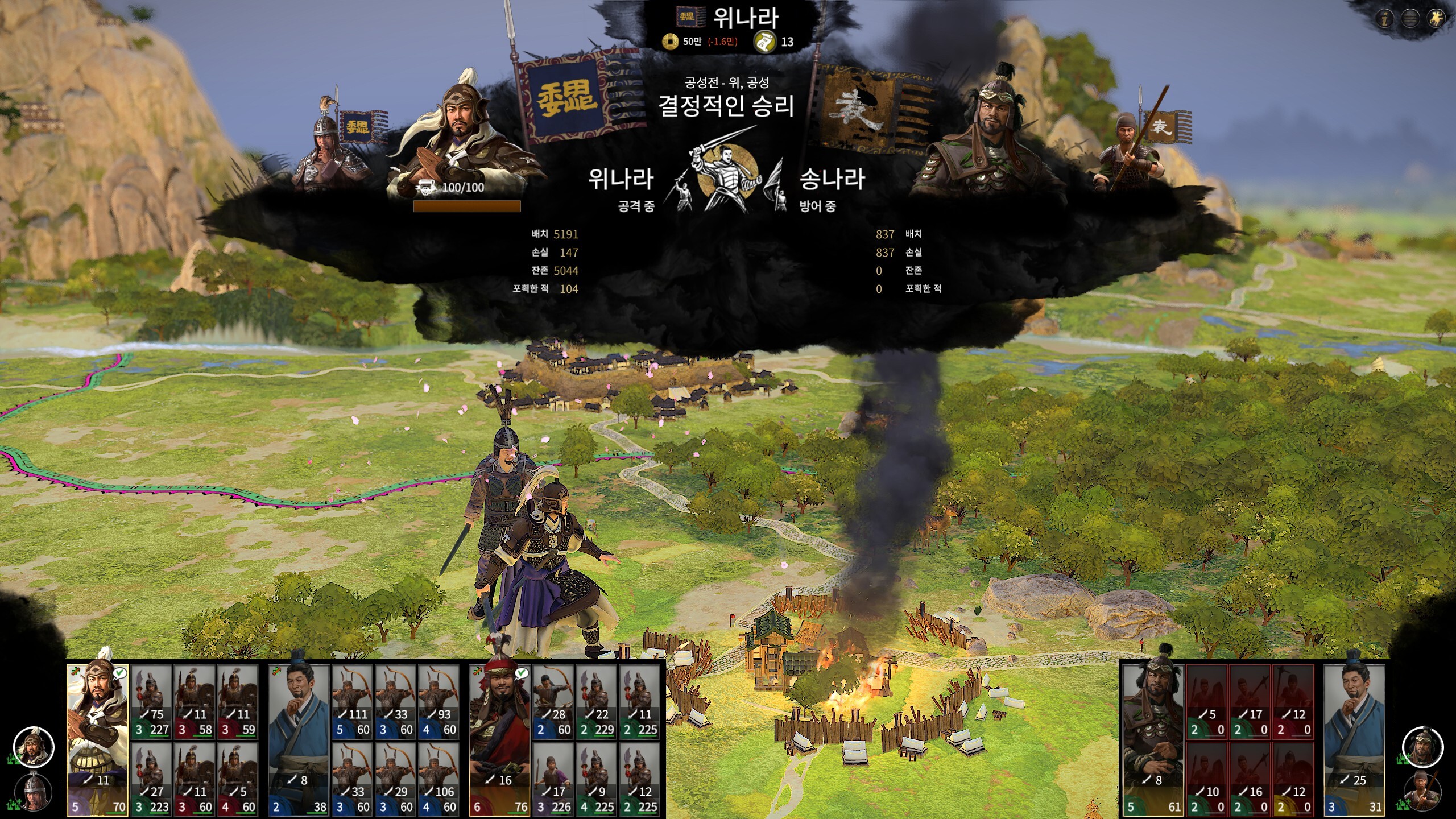1456x819 pixels.
Task: Select the Wei reinforcement helmeted round portrait
Action: point(34,792)
